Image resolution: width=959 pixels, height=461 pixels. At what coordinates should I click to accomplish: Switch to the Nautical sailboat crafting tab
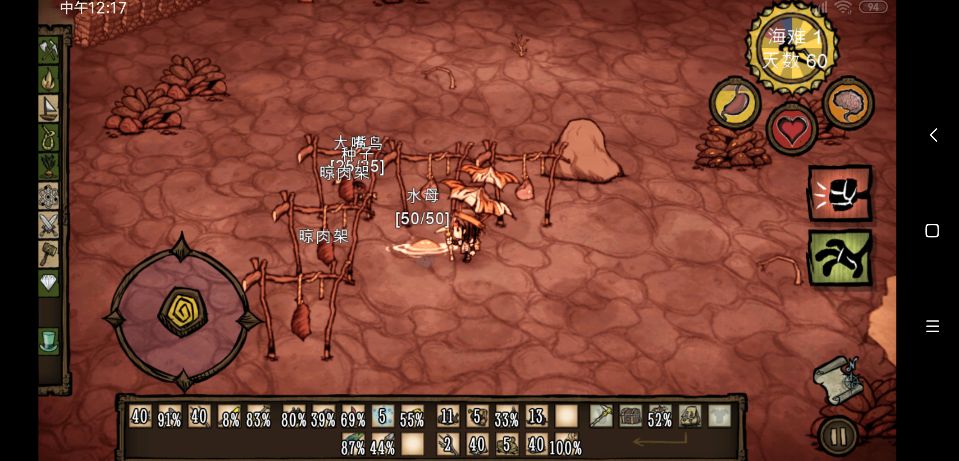[x=49, y=107]
